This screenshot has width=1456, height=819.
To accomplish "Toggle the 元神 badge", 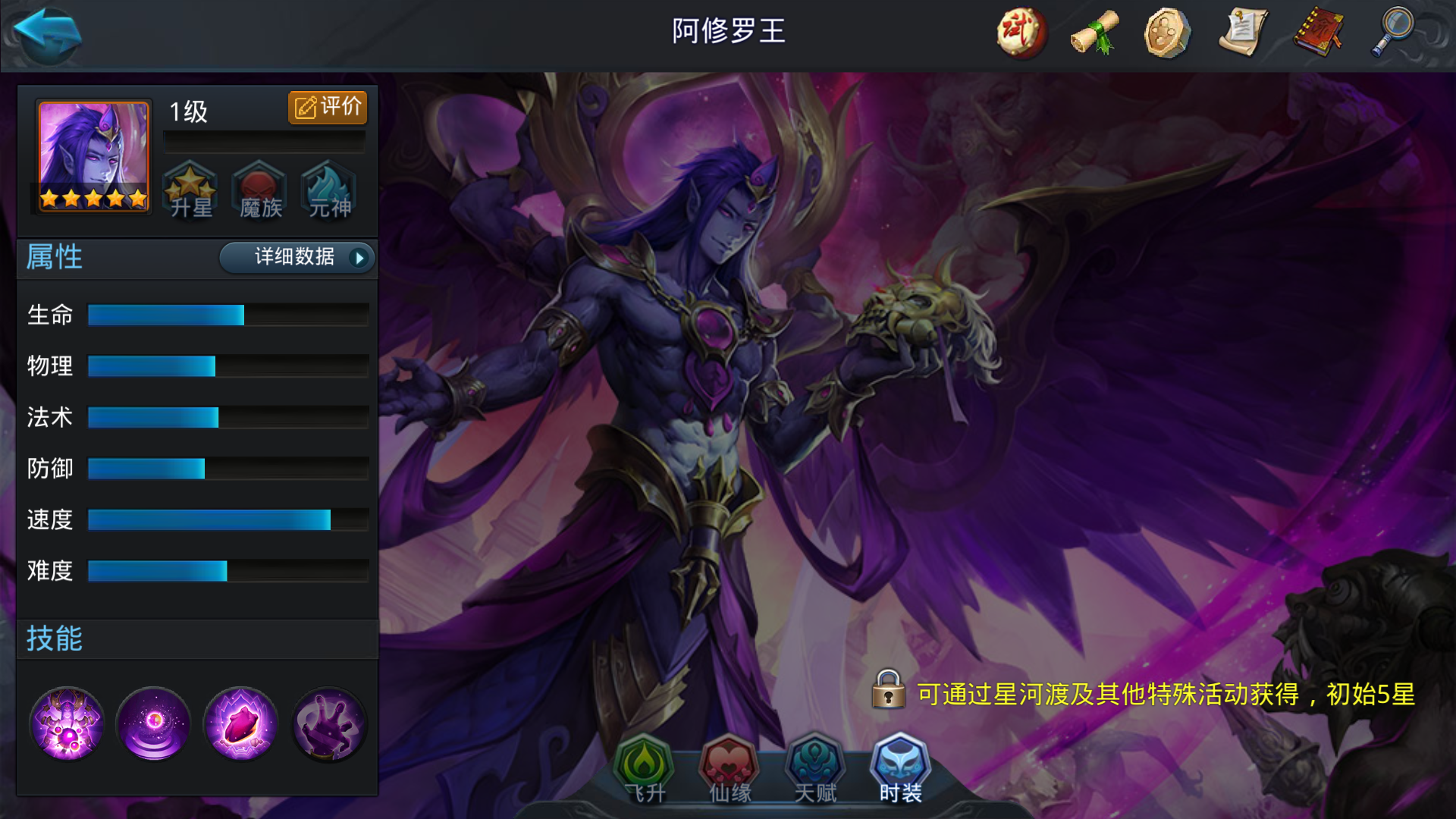I will pyautogui.click(x=328, y=191).
